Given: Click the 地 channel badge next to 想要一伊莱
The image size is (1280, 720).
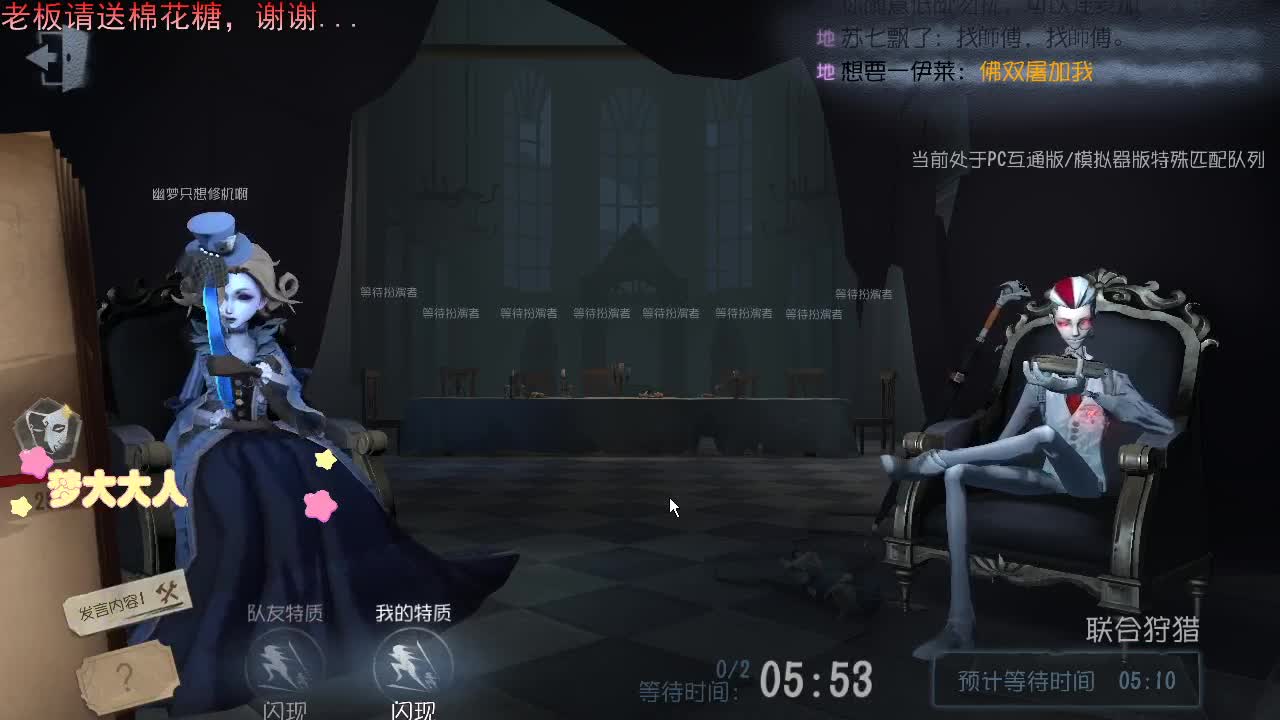Looking at the screenshot, I should [826, 72].
